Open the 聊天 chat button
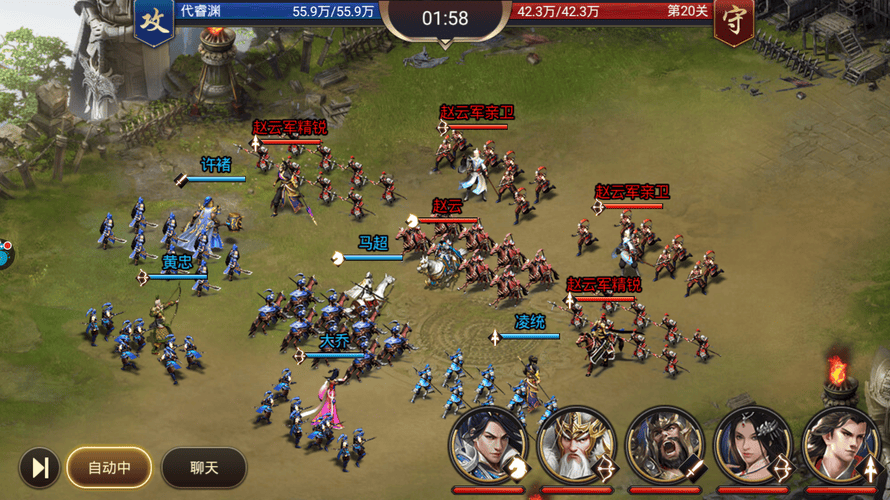 click(204, 467)
